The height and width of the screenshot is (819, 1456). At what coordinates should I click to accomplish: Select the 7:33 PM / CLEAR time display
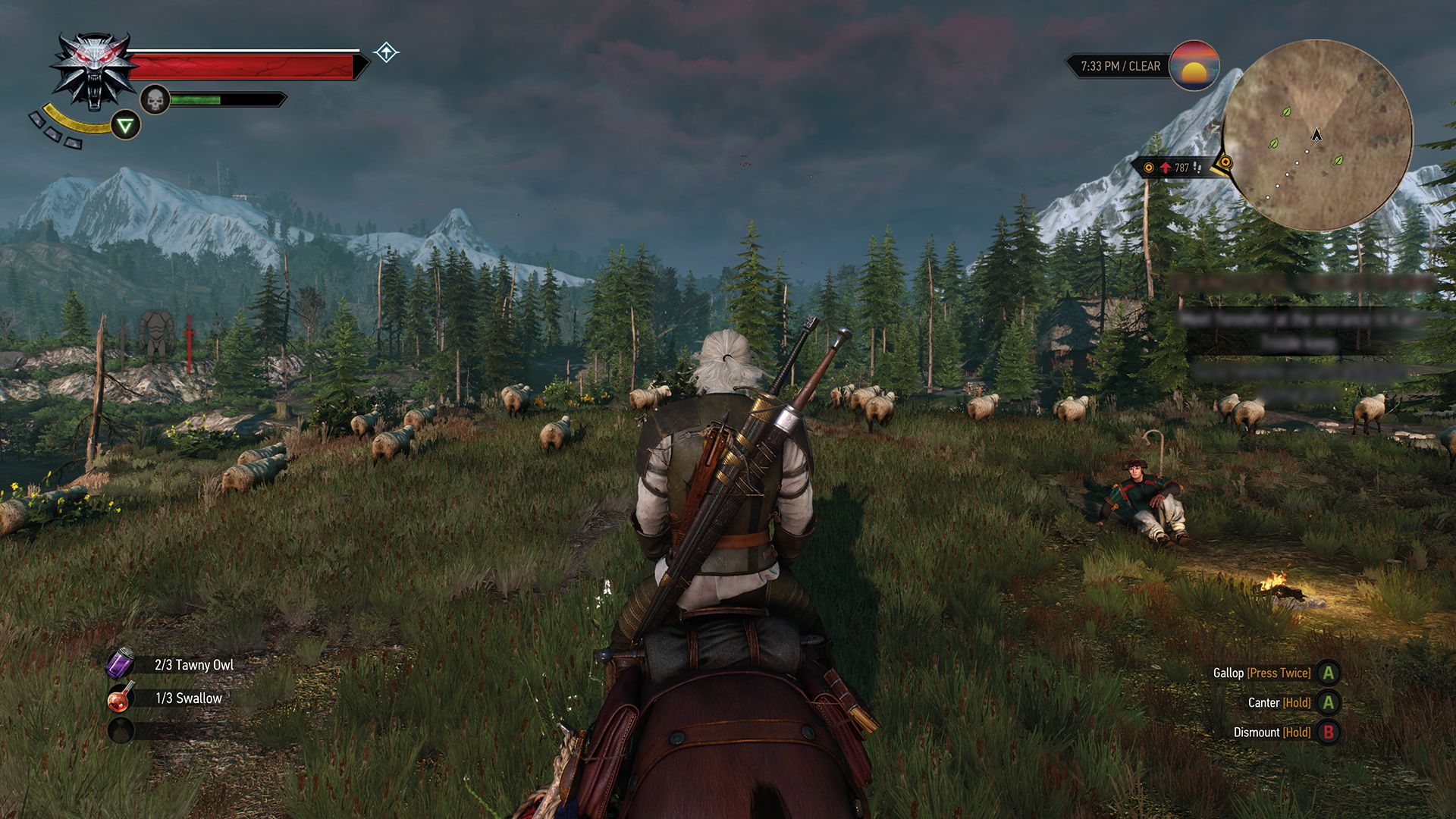point(1119,67)
